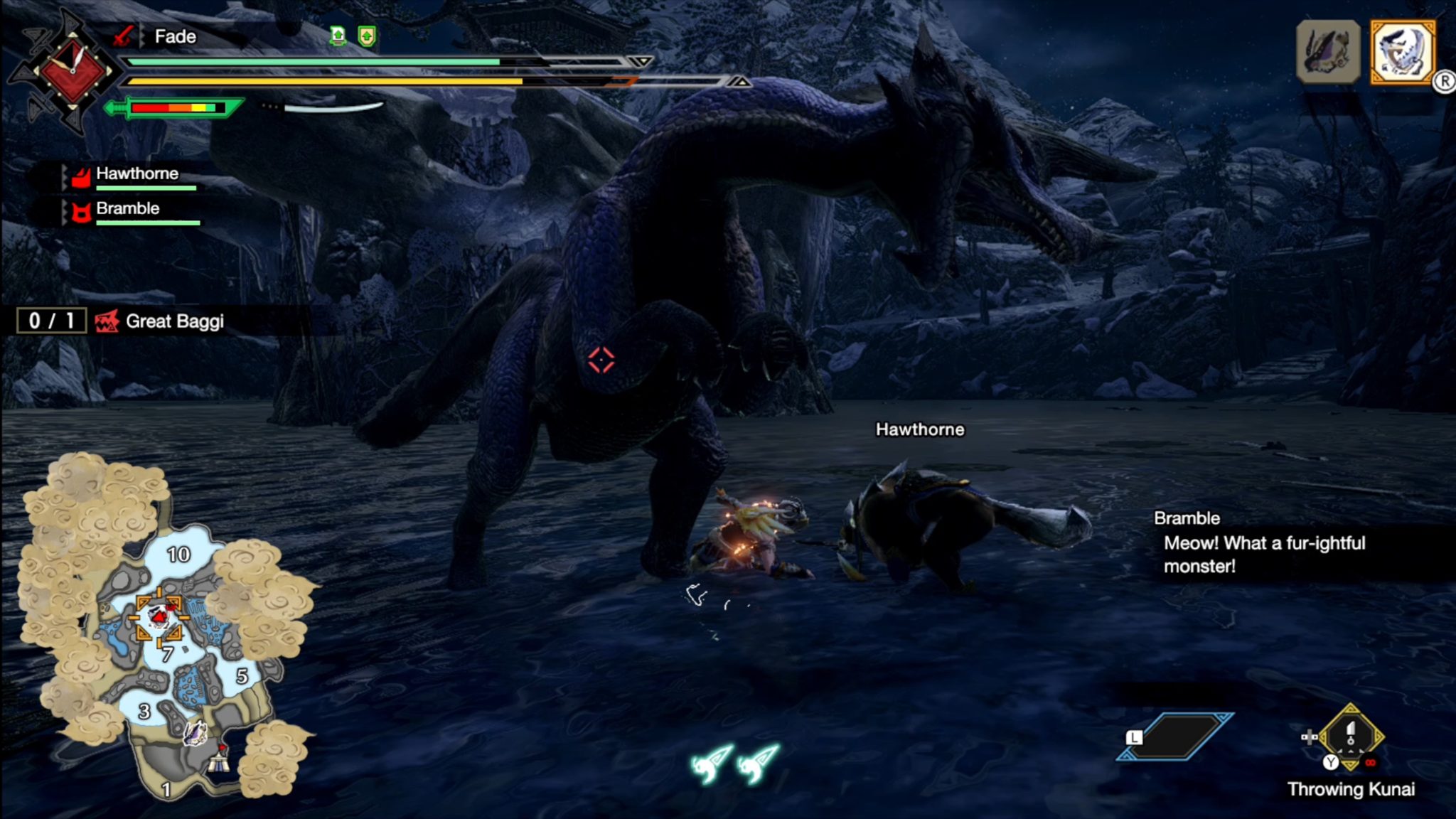This screenshot has width=1456, height=819.
Task: Click the Great Baggi quest objective icon
Action: 108,321
